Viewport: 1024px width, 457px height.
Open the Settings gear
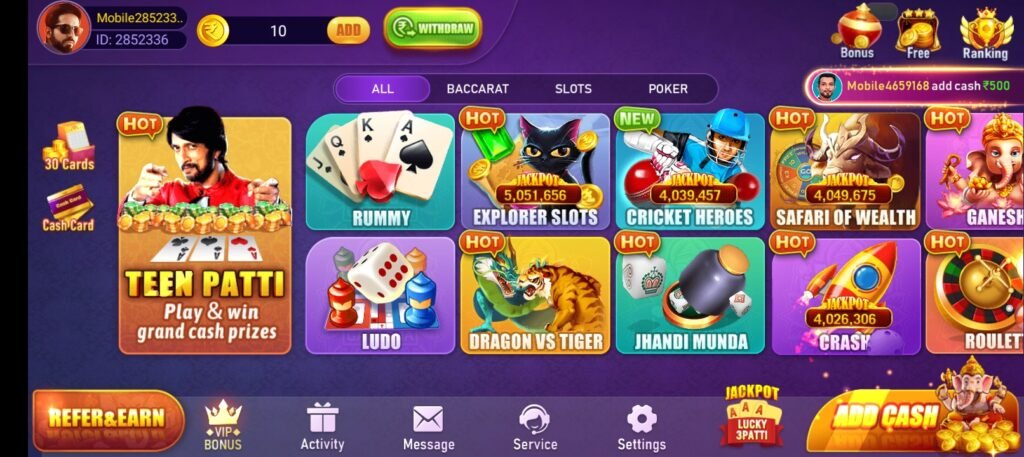[x=641, y=427]
